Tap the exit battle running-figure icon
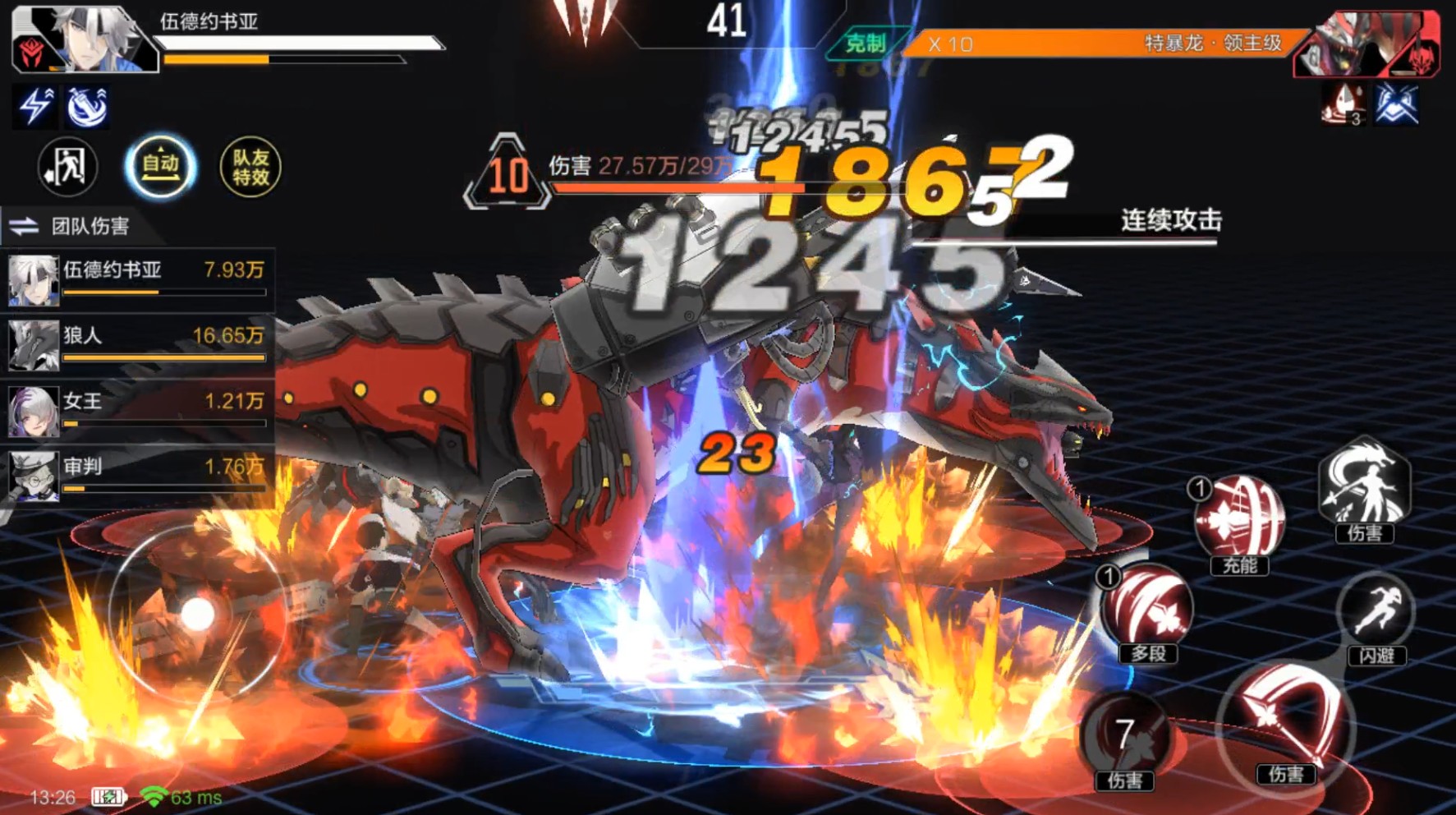 pyautogui.click(x=67, y=167)
